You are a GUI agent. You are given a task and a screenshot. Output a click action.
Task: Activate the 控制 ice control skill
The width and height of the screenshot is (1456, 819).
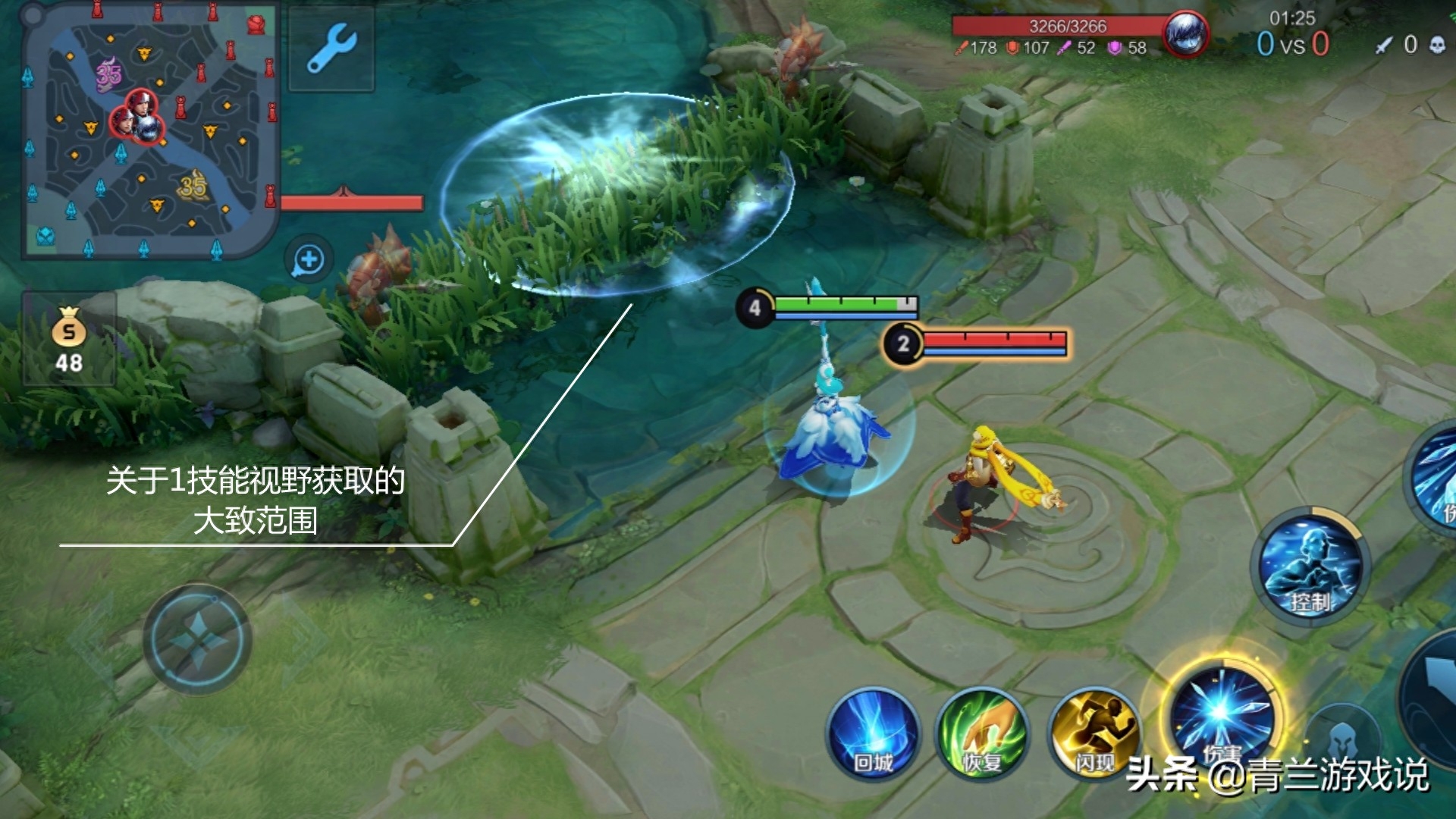click(1310, 567)
